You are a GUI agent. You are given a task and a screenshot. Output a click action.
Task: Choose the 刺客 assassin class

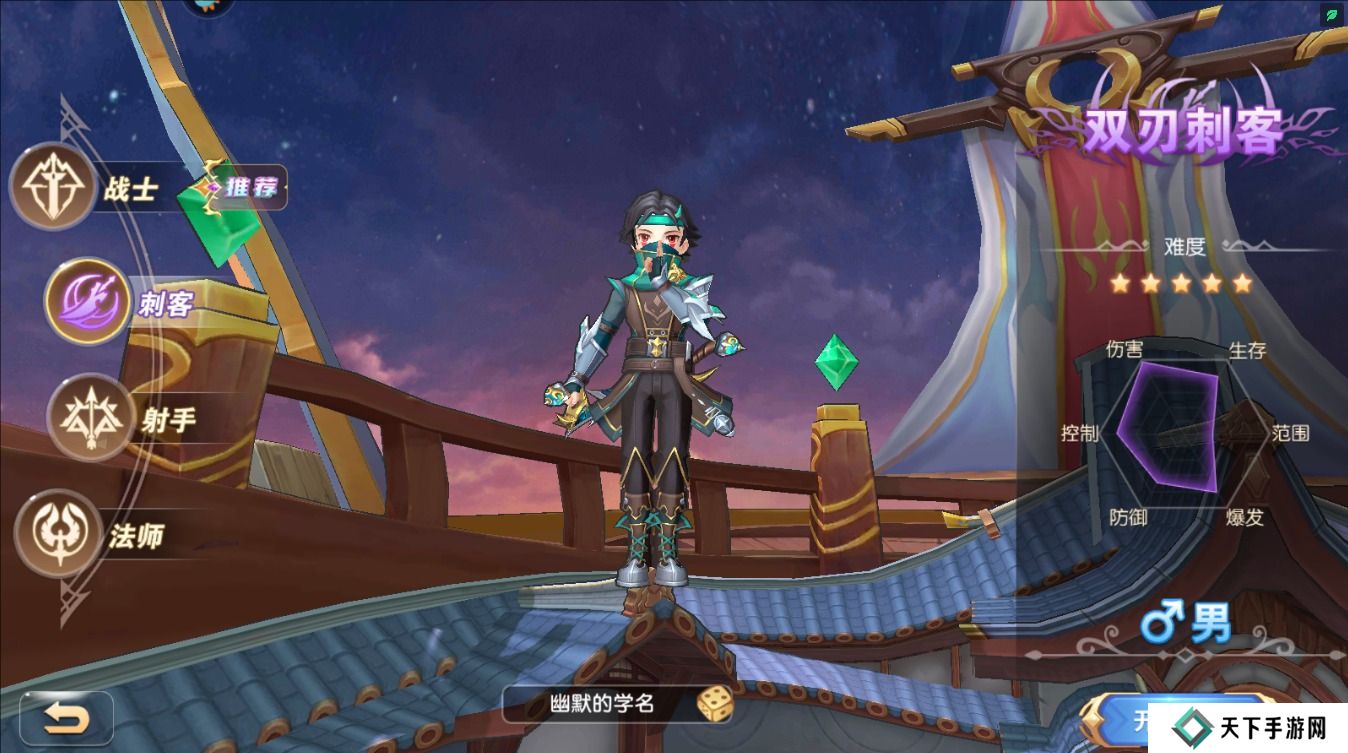click(87, 301)
